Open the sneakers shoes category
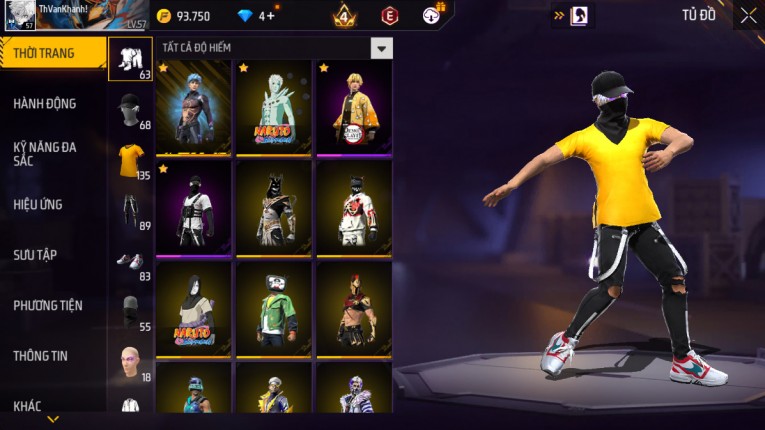The image size is (765, 430). click(x=130, y=261)
